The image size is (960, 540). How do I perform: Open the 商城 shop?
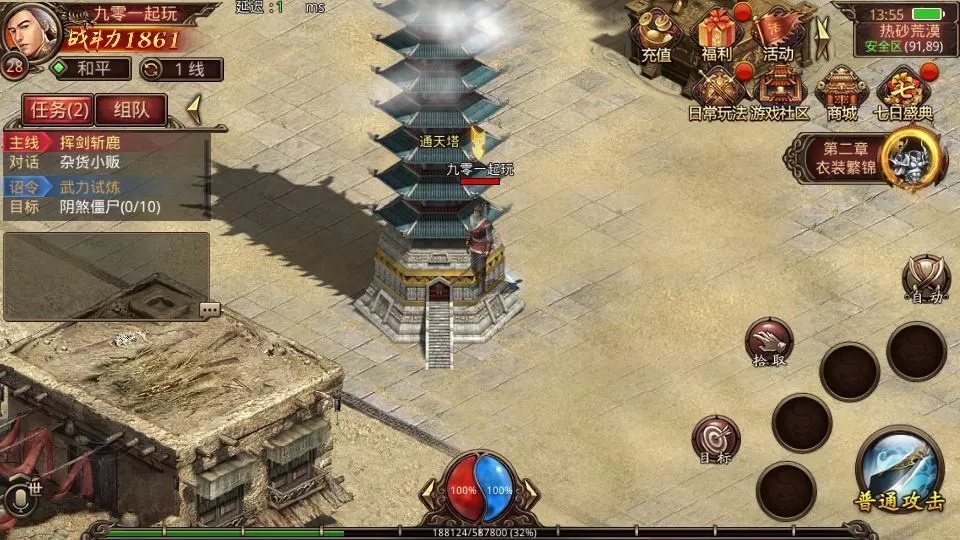(842, 95)
